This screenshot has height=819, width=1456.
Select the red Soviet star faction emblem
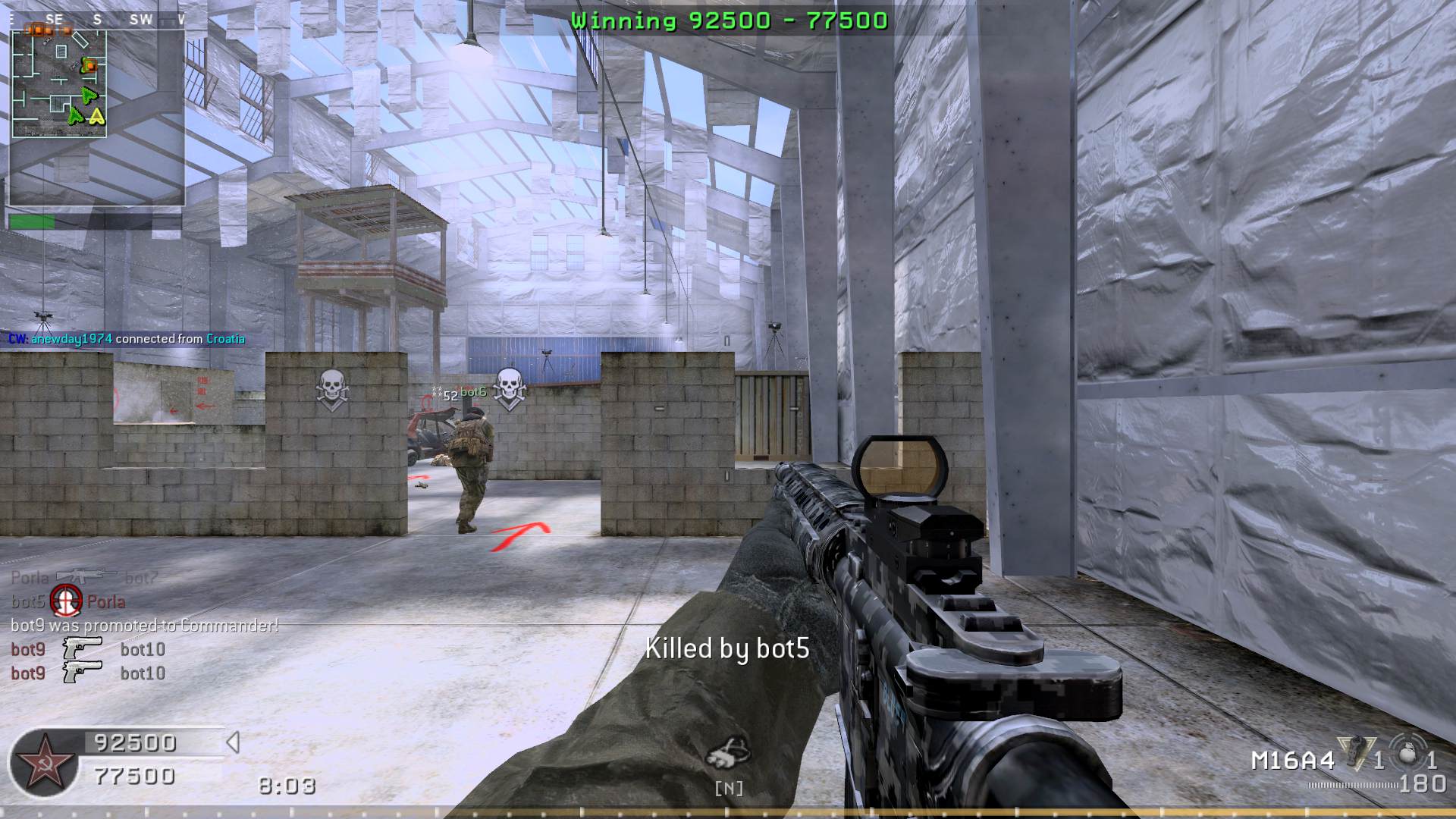coord(43,764)
